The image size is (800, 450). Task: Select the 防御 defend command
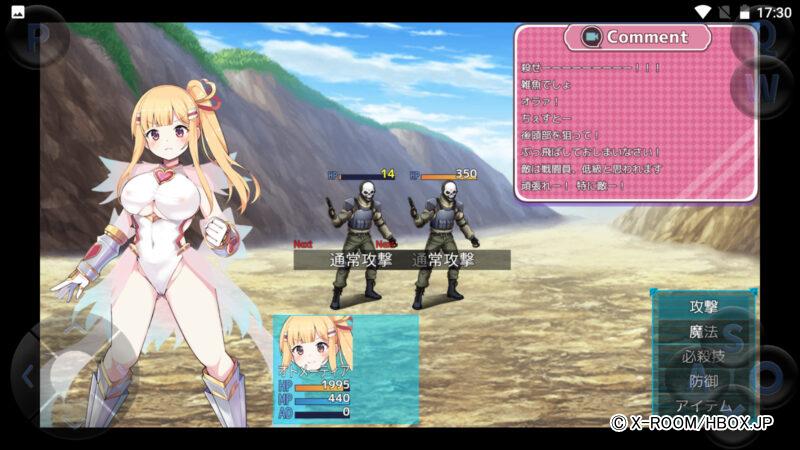704,381
